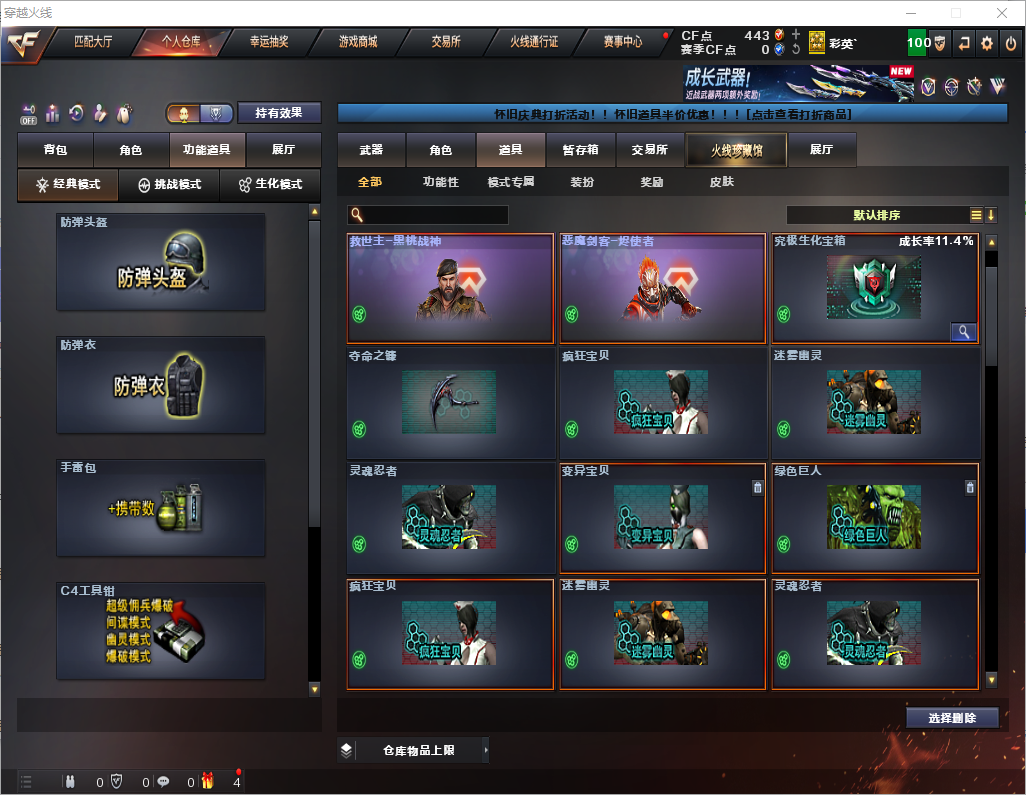Filter items by 功能性 category
Image resolution: width=1026 pixels, height=795 pixels.
pyautogui.click(x=440, y=182)
